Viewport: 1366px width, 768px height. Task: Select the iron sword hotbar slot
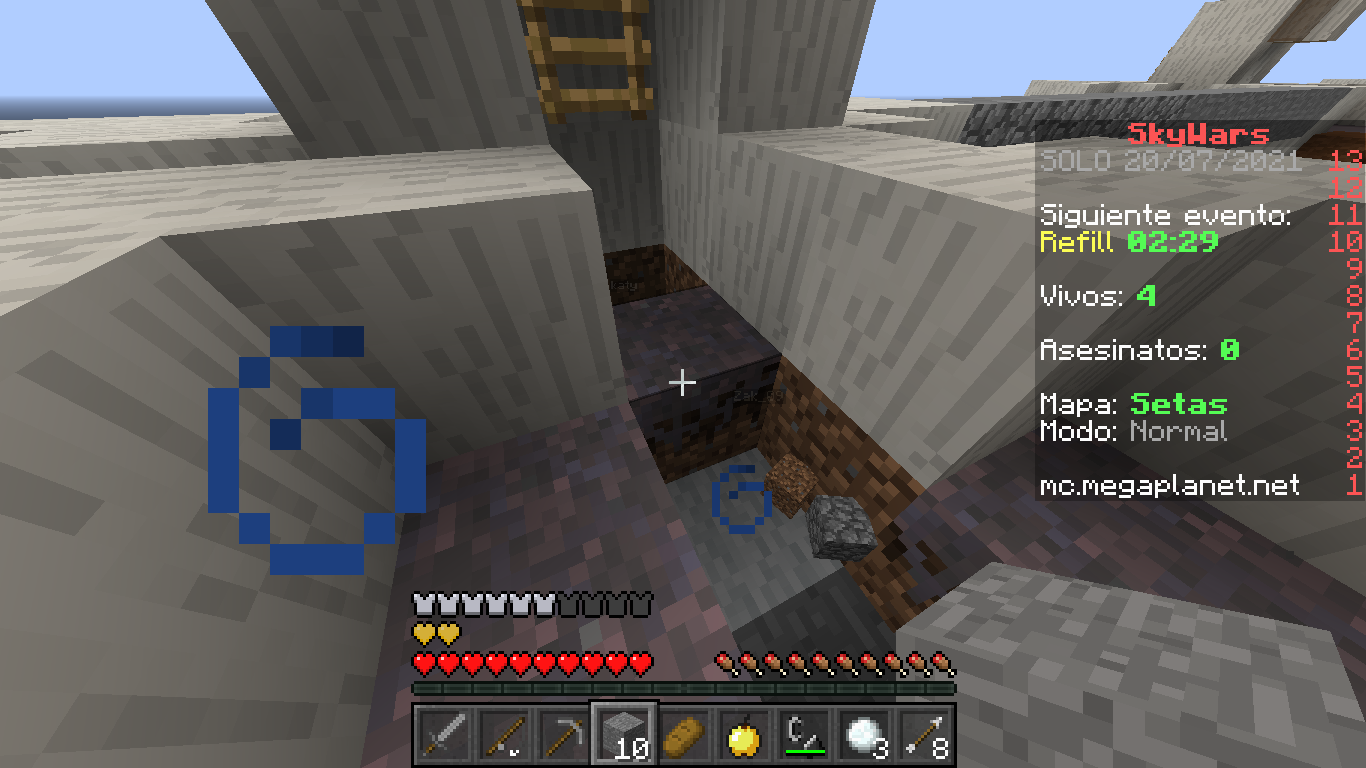[443, 737]
